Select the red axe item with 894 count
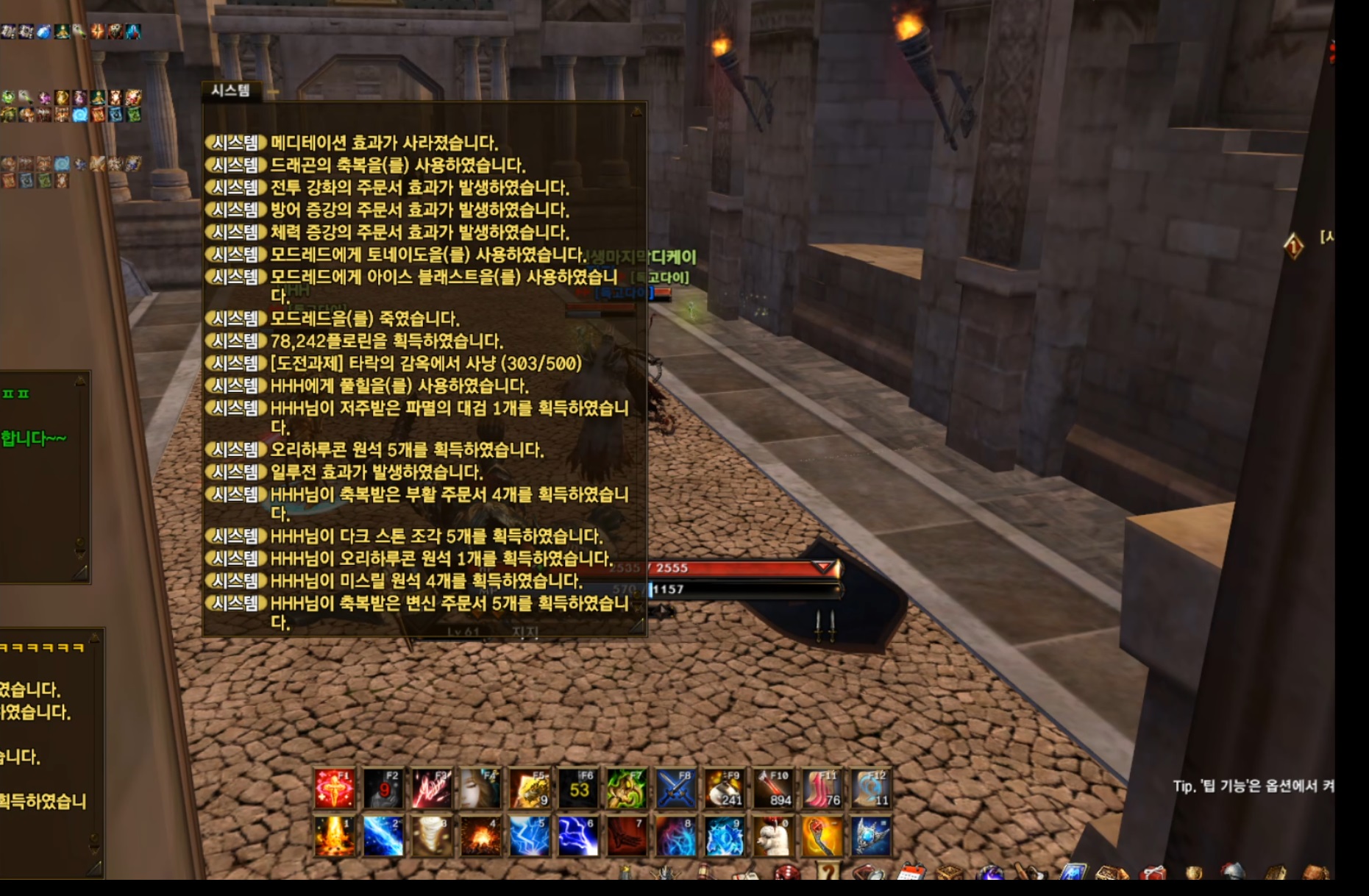 pyautogui.click(x=772, y=788)
